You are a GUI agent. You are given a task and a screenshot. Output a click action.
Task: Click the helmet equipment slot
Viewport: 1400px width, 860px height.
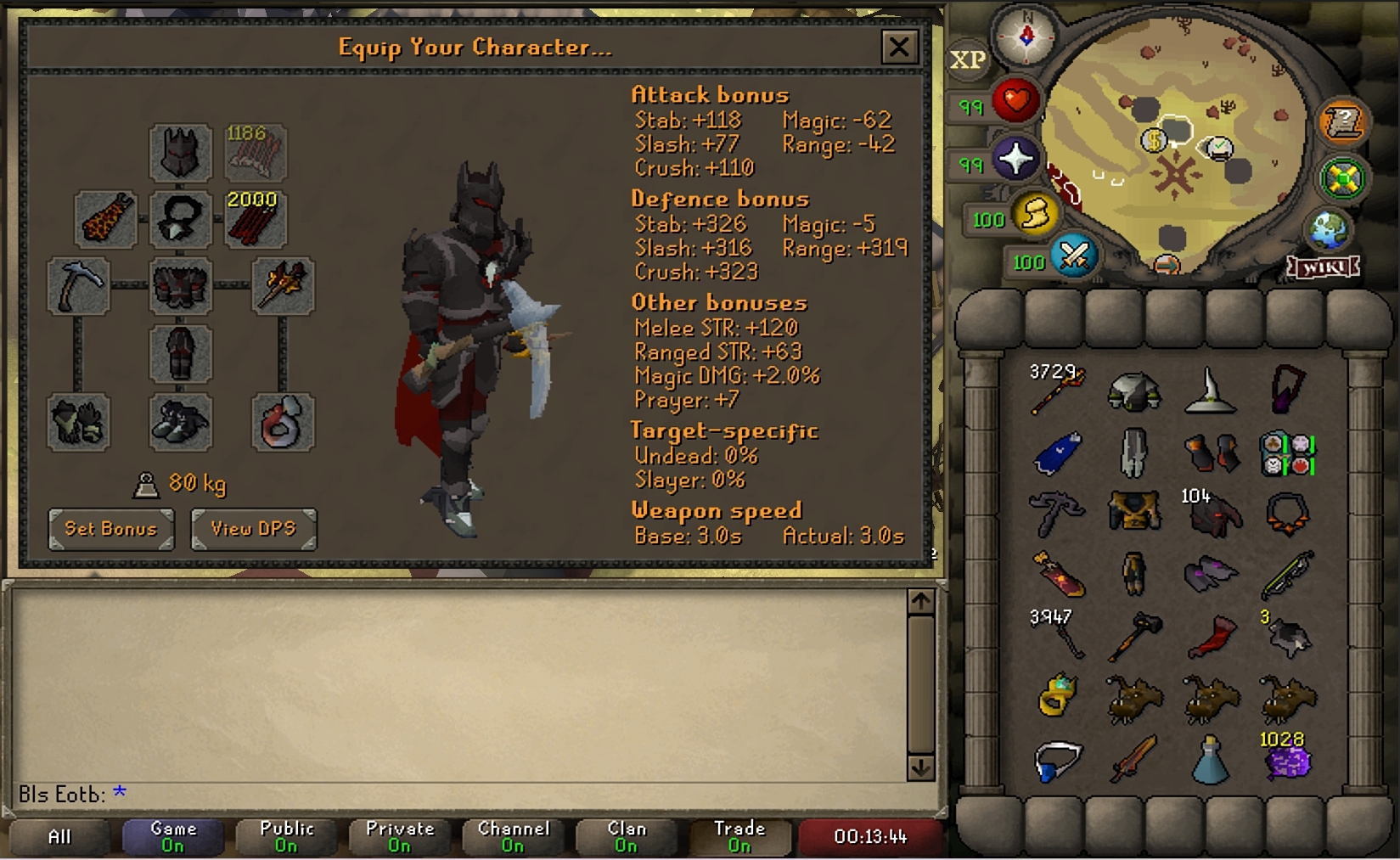point(180,153)
